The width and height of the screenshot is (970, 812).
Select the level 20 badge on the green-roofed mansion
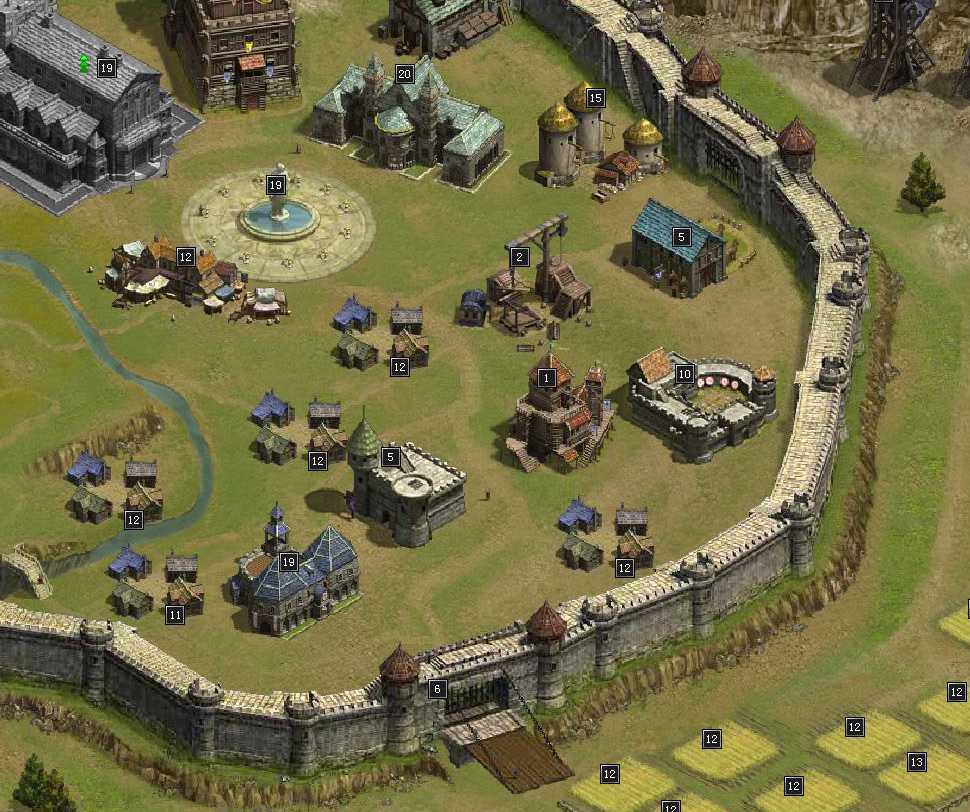(404, 74)
